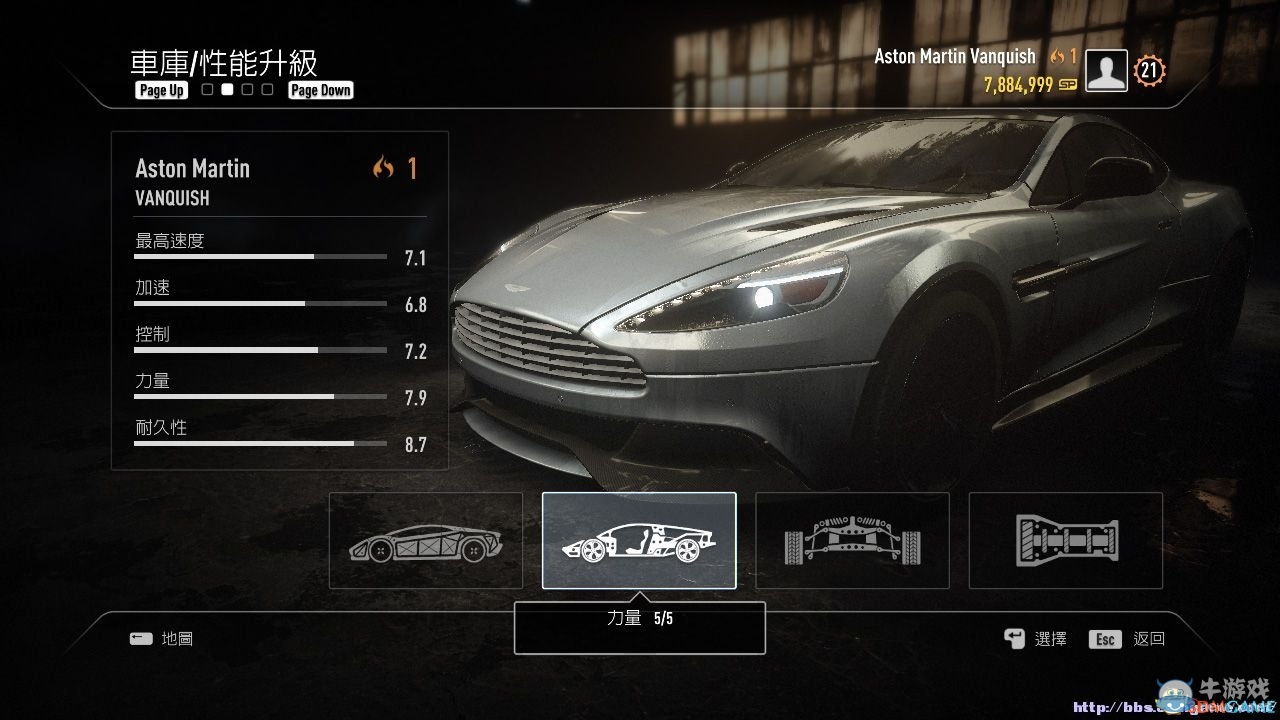1280x720 pixels.
Task: Select the third page indicator dot
Action: click(x=247, y=89)
